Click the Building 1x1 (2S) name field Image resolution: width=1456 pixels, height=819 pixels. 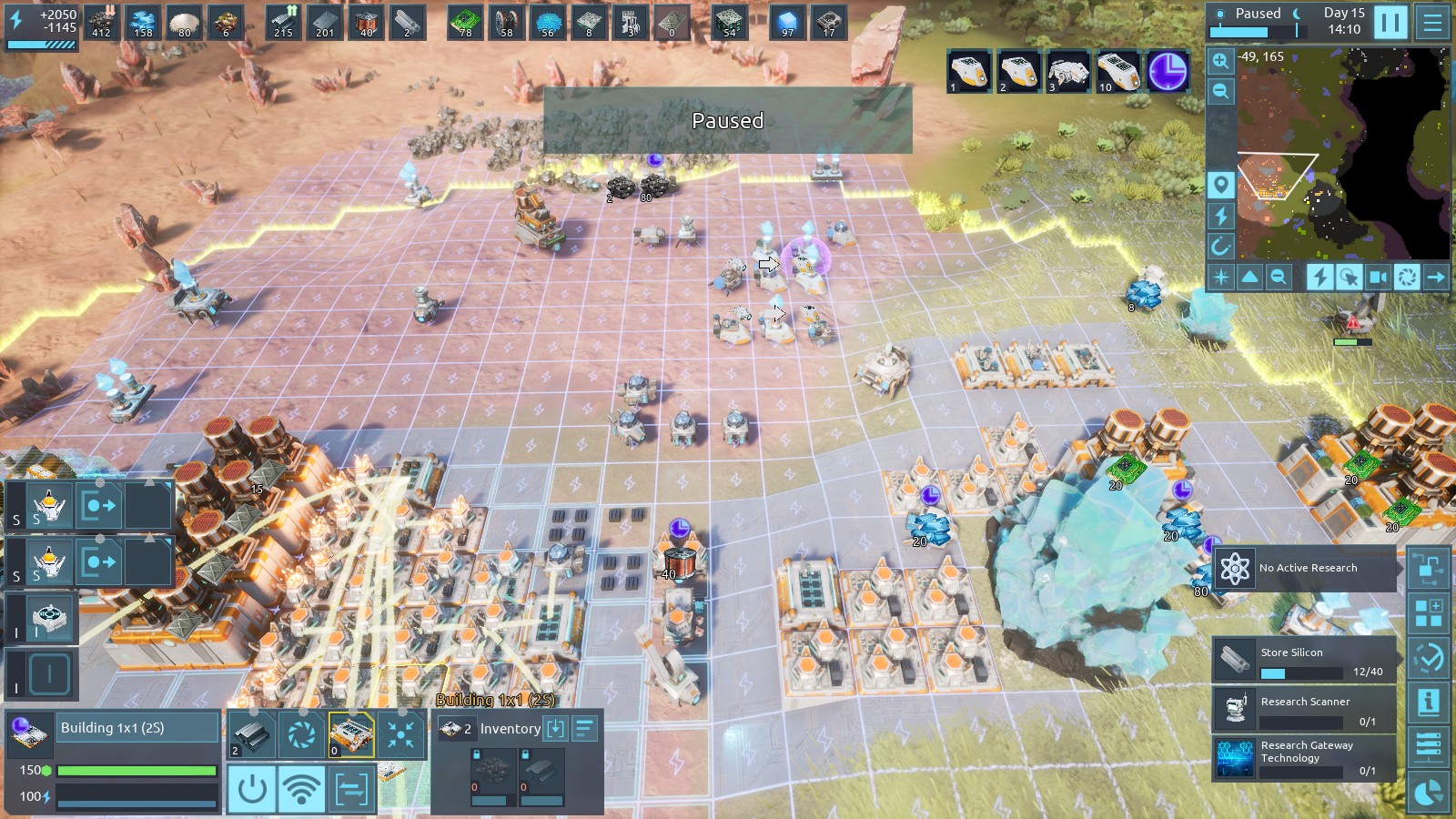(x=138, y=728)
